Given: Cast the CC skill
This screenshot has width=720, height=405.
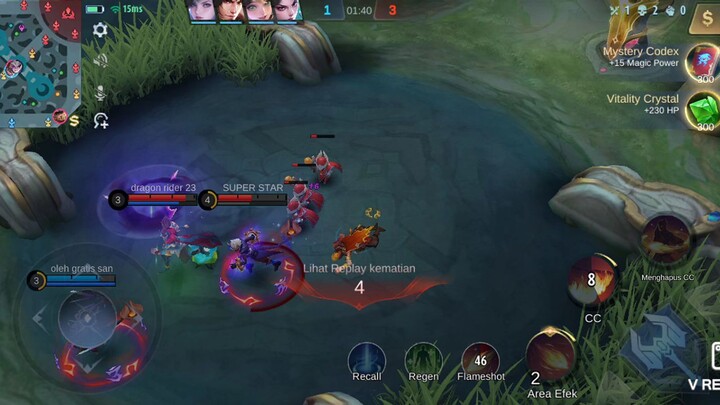Looking at the screenshot, I should tap(592, 280).
